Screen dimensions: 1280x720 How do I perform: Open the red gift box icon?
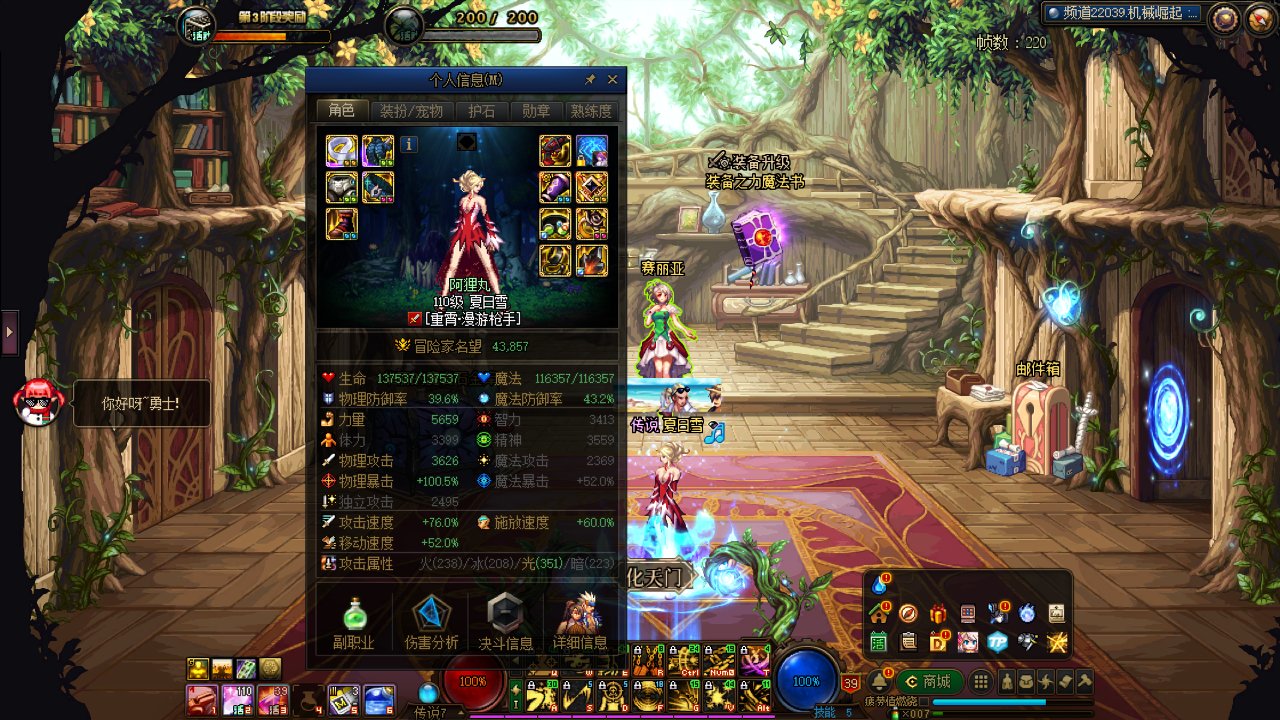pyautogui.click(x=938, y=613)
